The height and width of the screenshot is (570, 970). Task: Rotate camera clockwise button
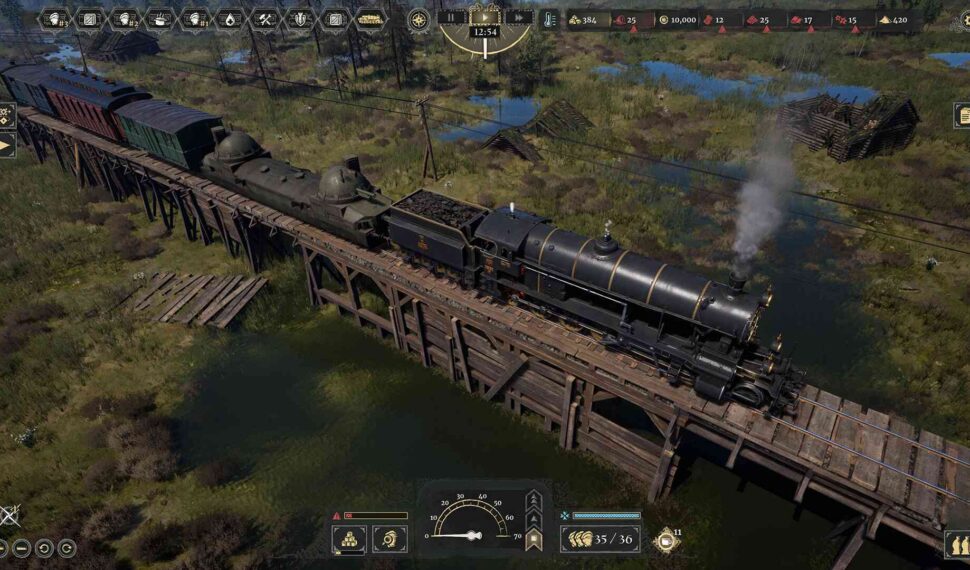click(x=67, y=547)
